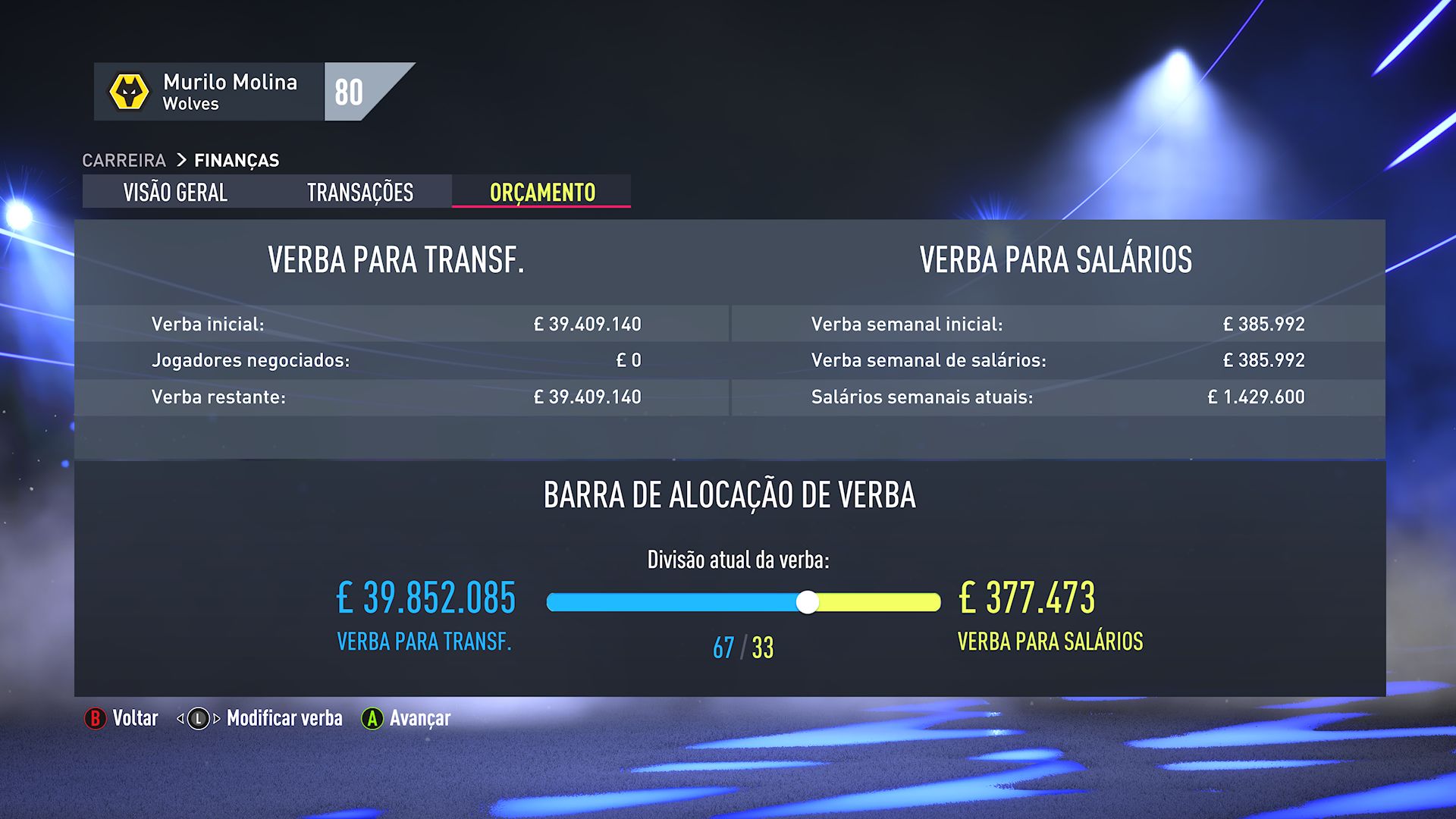
Task: Click the A Avançar green button icon
Action: (x=372, y=717)
